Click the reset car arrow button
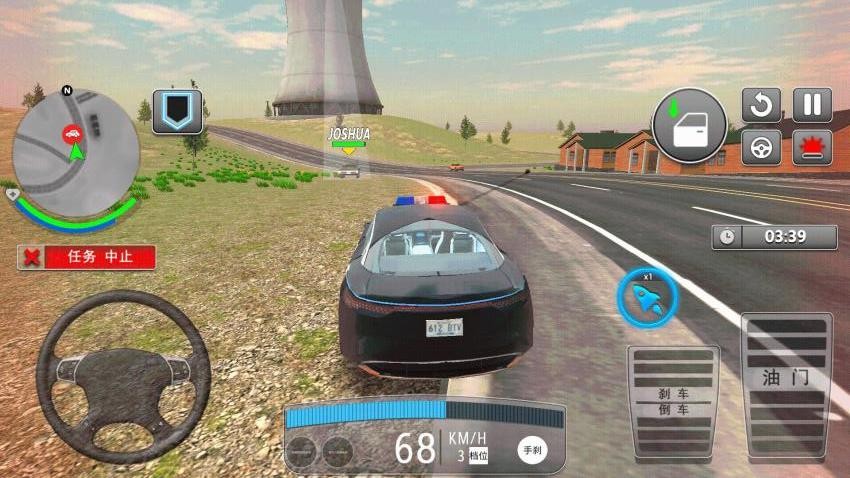This screenshot has width=850, height=478. pyautogui.click(x=761, y=105)
